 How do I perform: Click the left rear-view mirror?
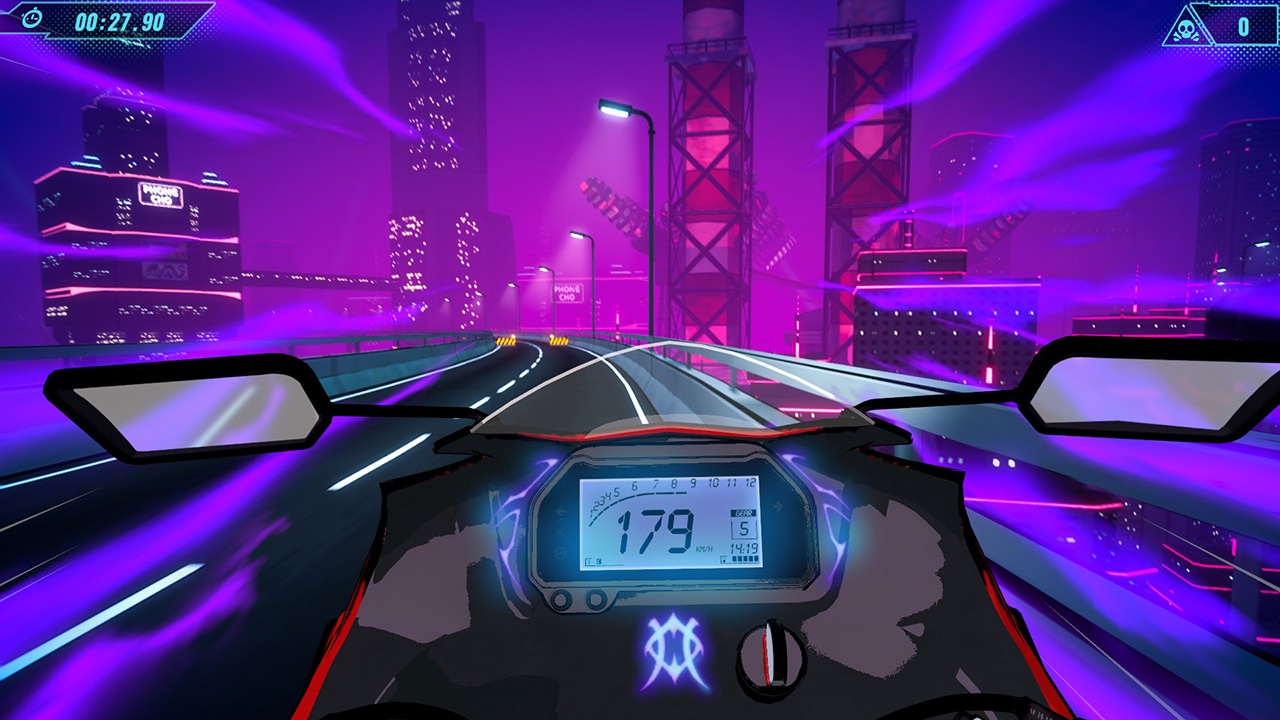[190, 408]
